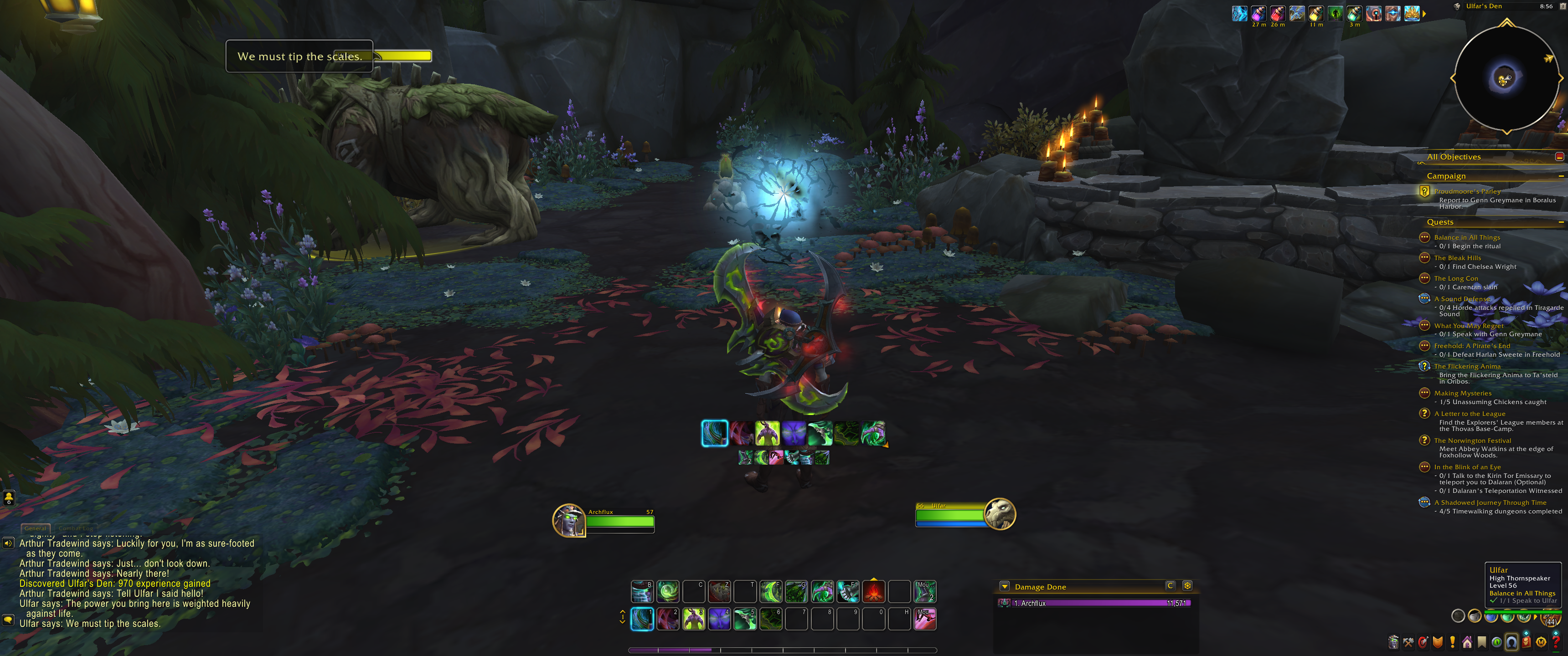Open the damage meter gear settings
This screenshot has width=1568, height=656.
(1186, 585)
